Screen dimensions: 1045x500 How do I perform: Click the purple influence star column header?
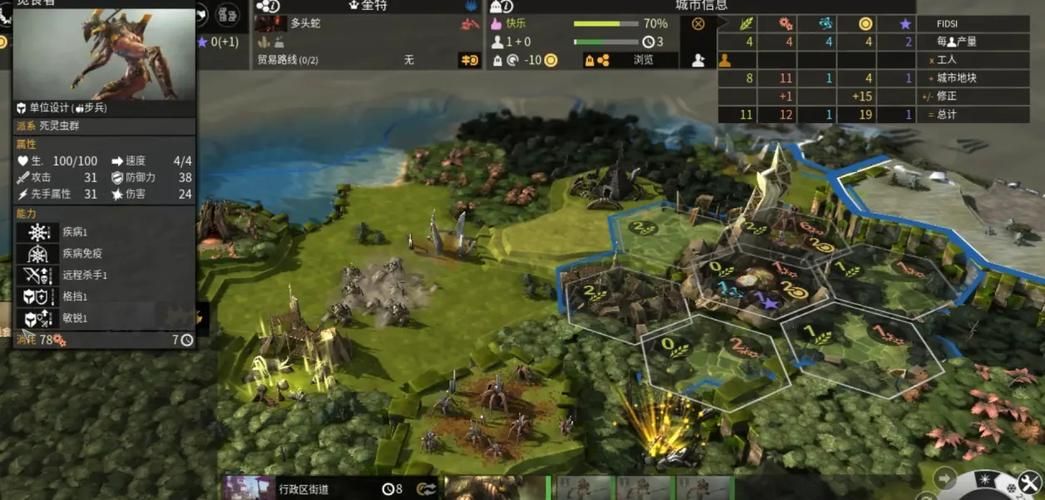click(907, 23)
